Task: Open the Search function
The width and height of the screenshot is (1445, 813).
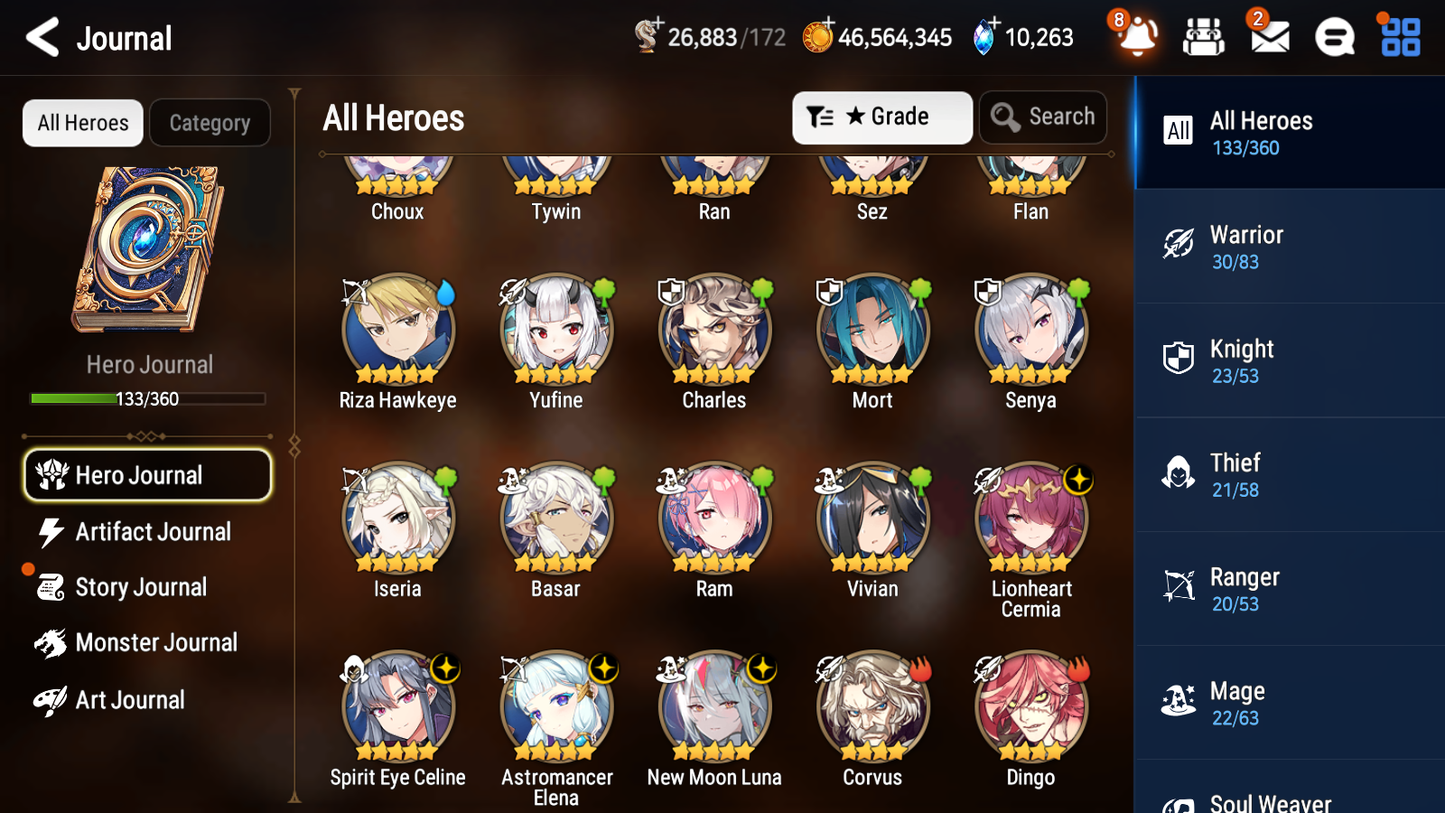Action: tap(1043, 117)
